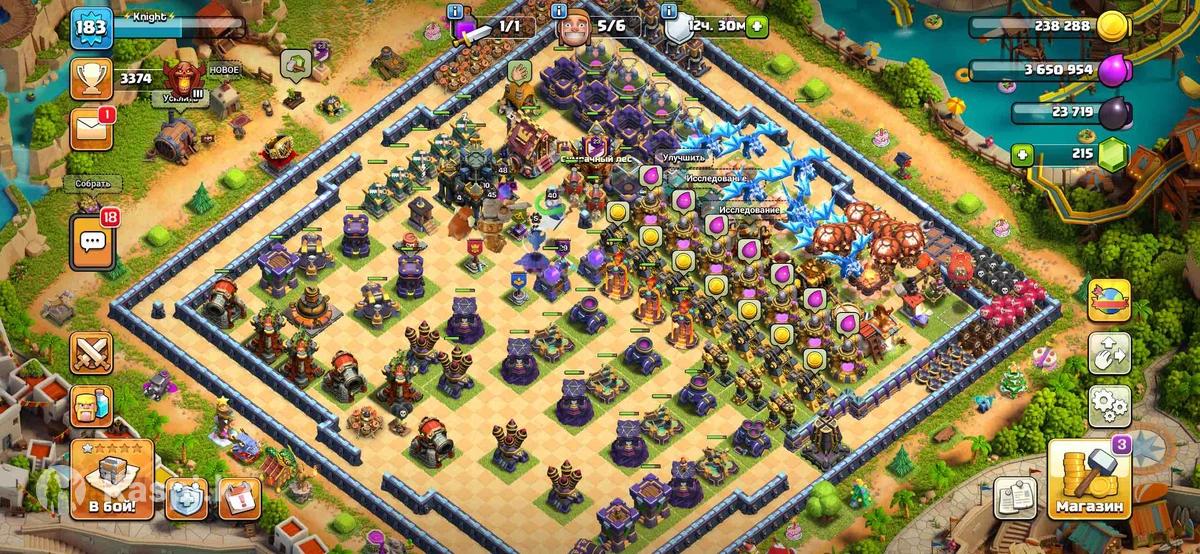Open the trophy league button
1200x554 pixels.
coord(91,78)
